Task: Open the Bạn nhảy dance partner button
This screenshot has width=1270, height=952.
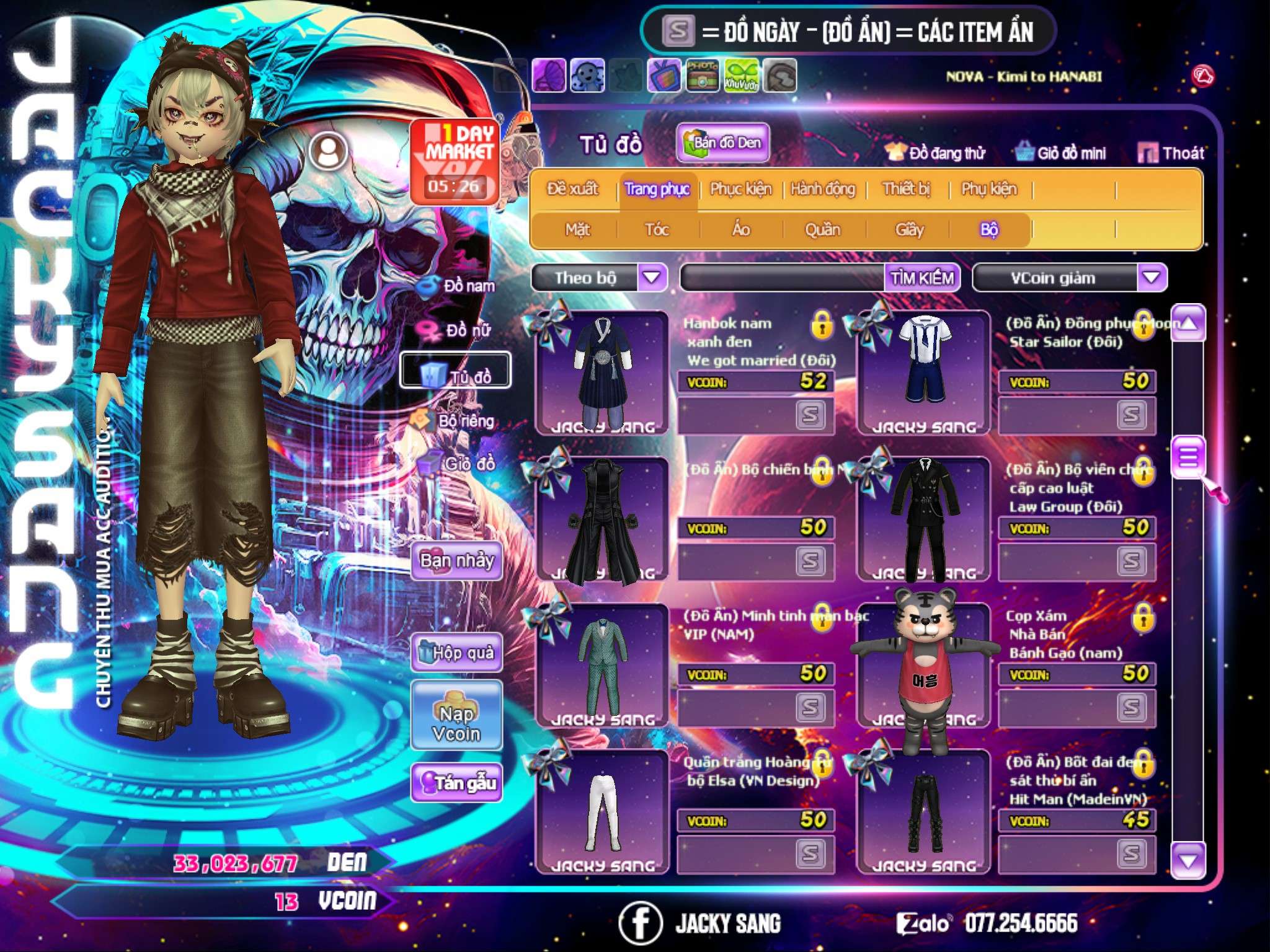Action: point(457,561)
